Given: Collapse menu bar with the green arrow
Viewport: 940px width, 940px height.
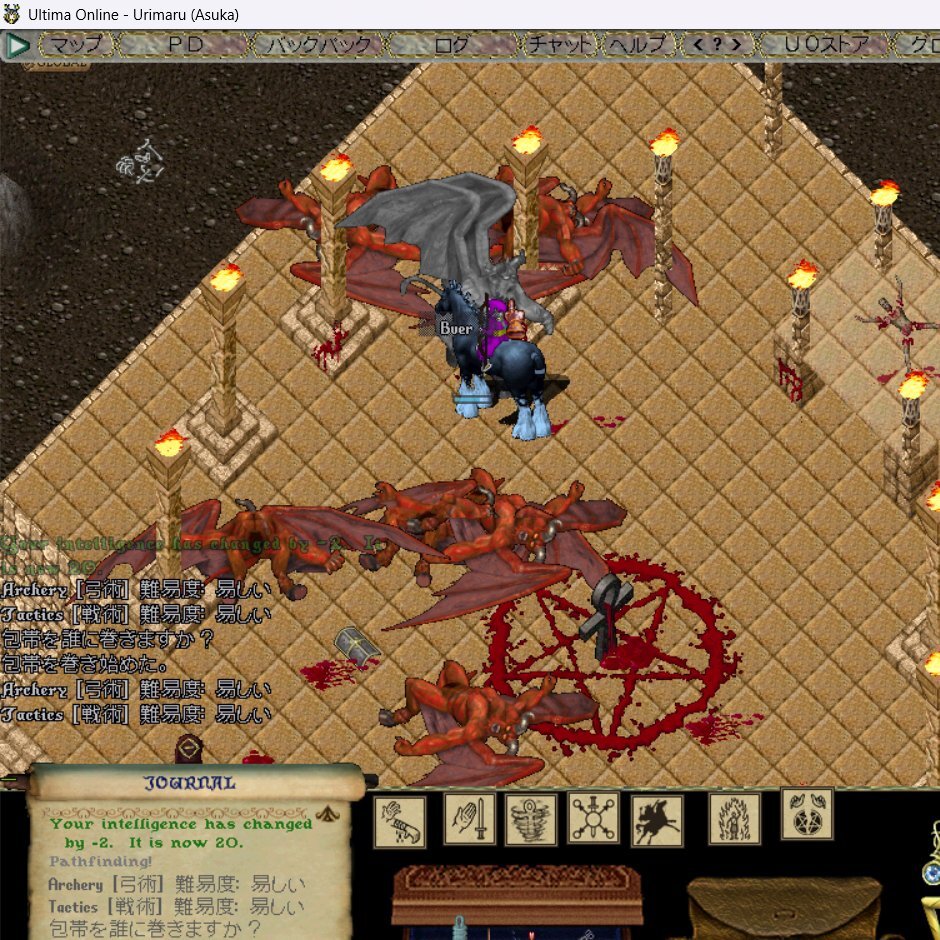Looking at the screenshot, I should tap(18, 45).
